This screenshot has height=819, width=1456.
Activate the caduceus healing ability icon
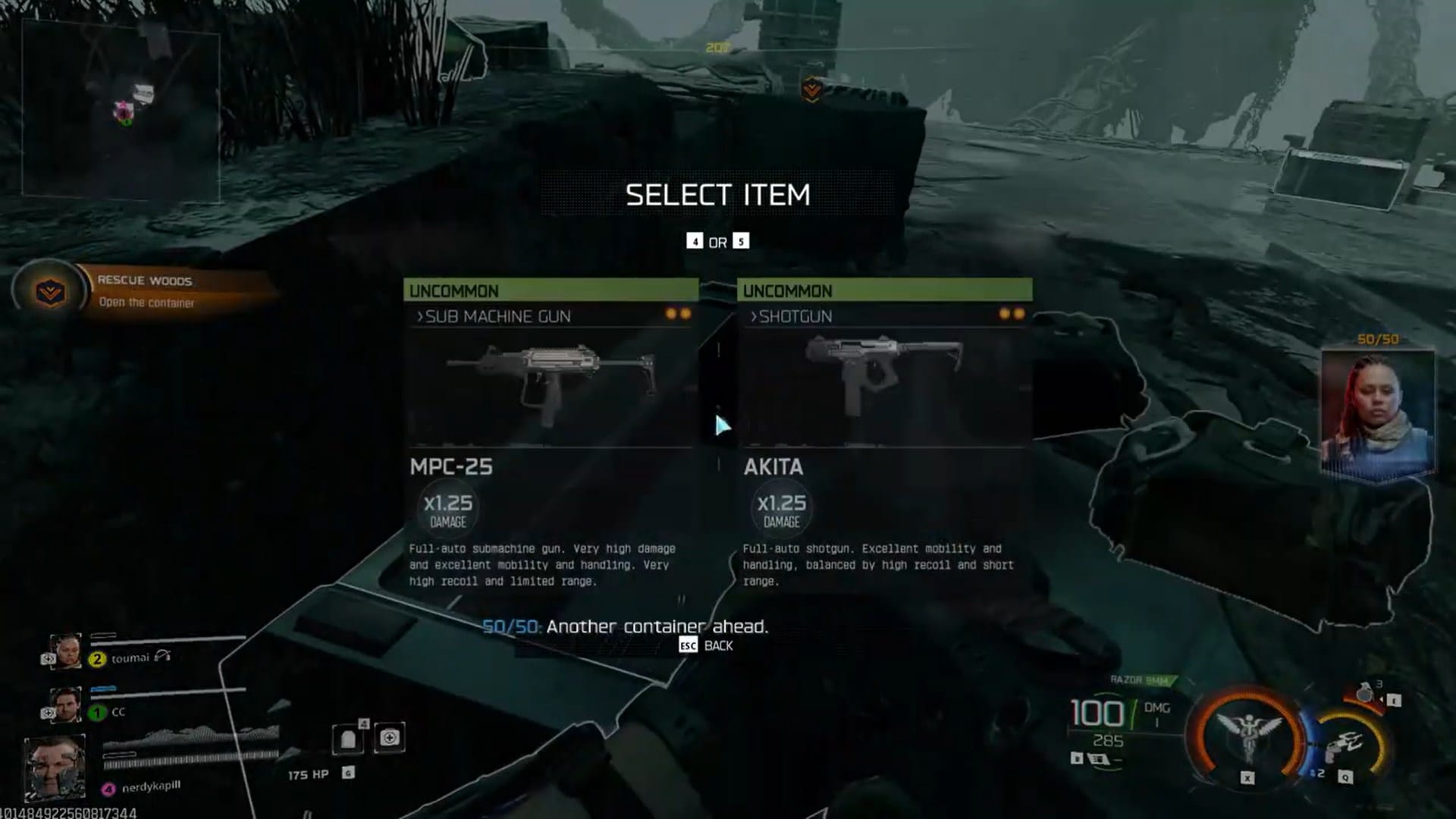click(x=1247, y=736)
